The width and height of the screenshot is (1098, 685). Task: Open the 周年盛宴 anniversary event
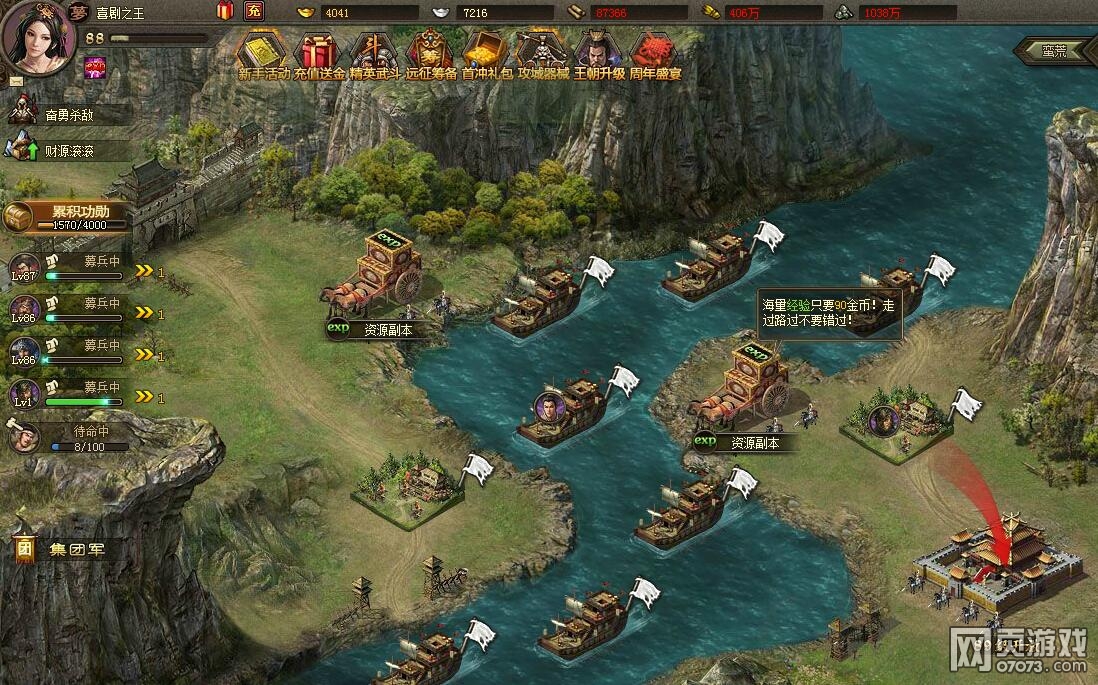point(654,53)
